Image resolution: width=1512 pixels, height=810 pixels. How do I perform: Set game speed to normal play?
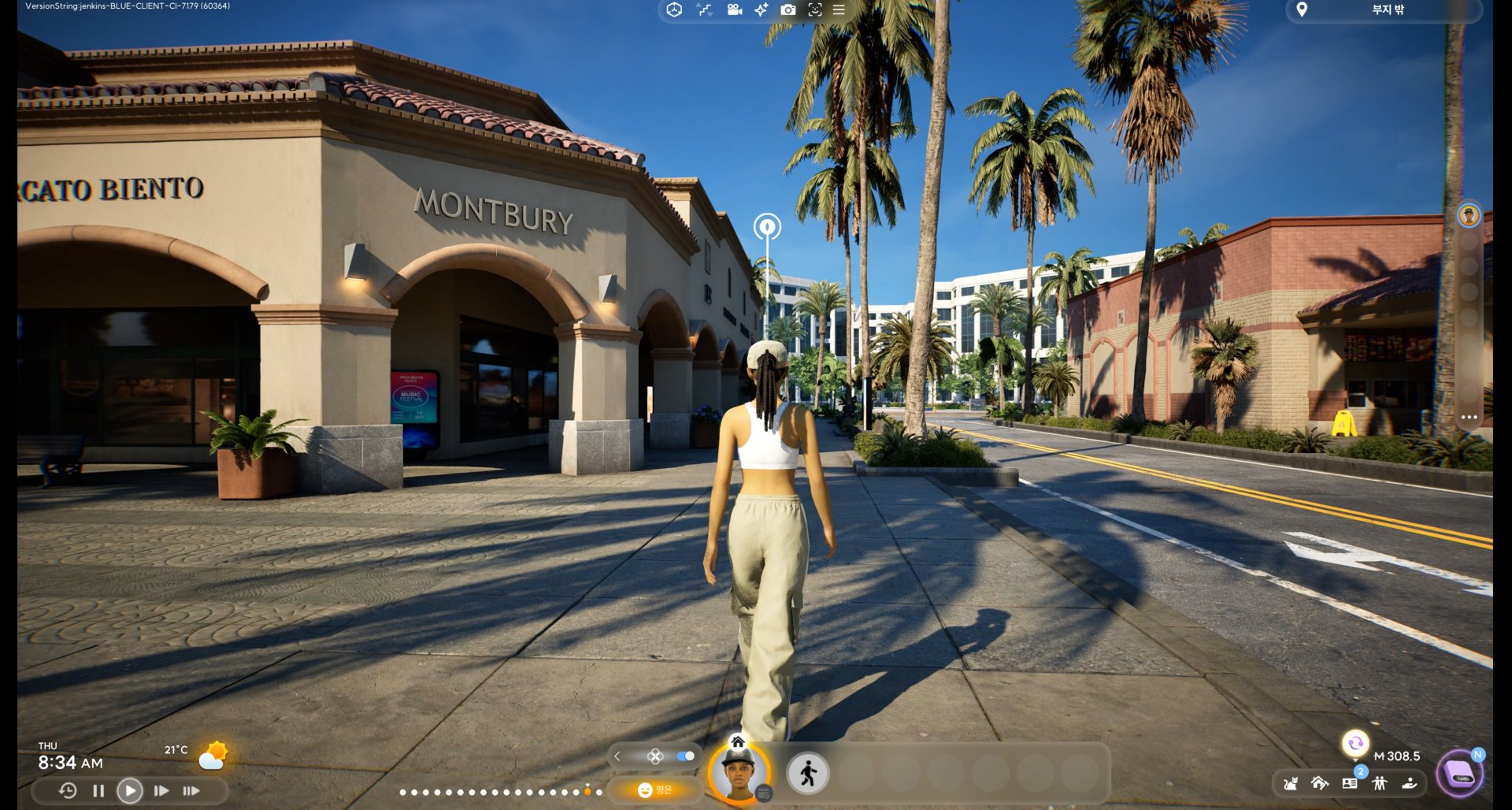pyautogui.click(x=130, y=790)
